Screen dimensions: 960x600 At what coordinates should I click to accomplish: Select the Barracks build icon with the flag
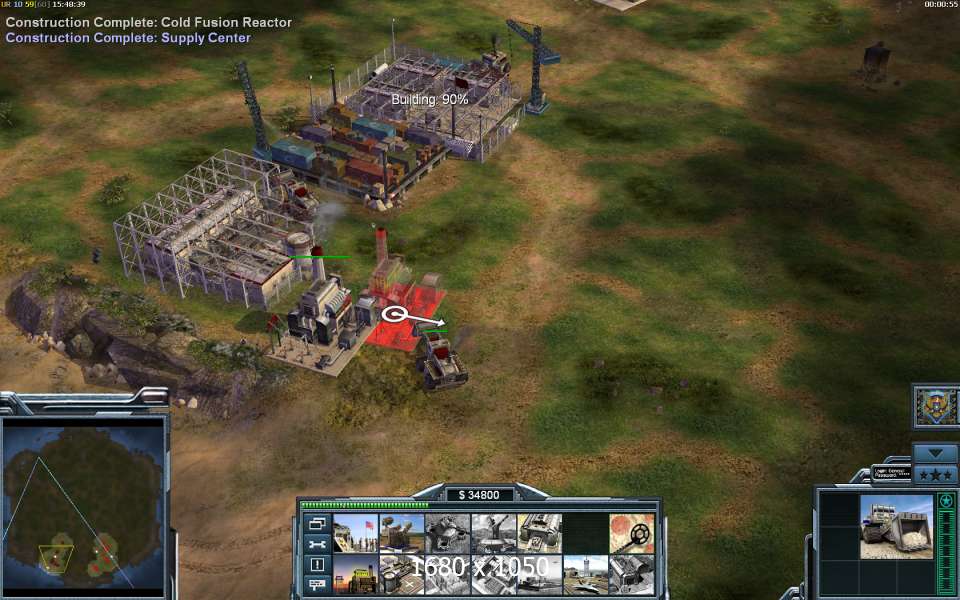click(355, 534)
